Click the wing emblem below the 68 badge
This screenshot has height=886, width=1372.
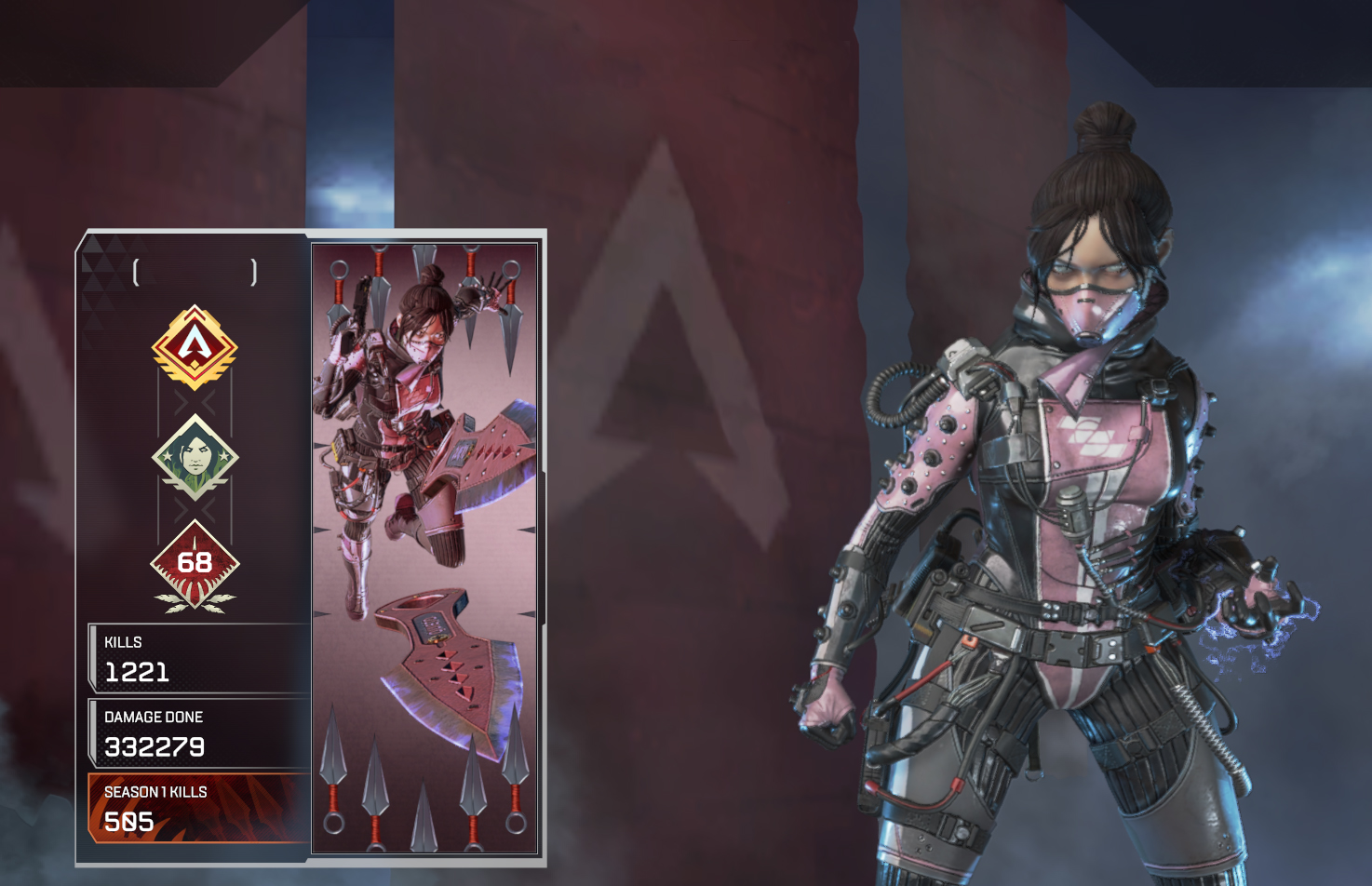(x=196, y=602)
